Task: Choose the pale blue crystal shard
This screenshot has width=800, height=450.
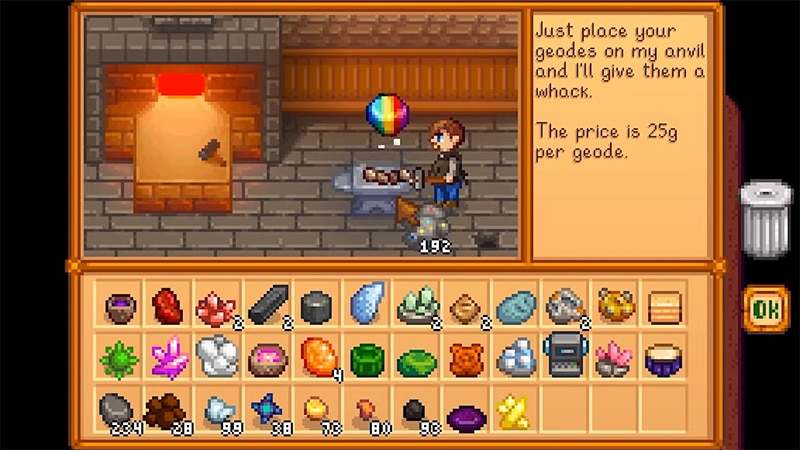Action: click(367, 304)
